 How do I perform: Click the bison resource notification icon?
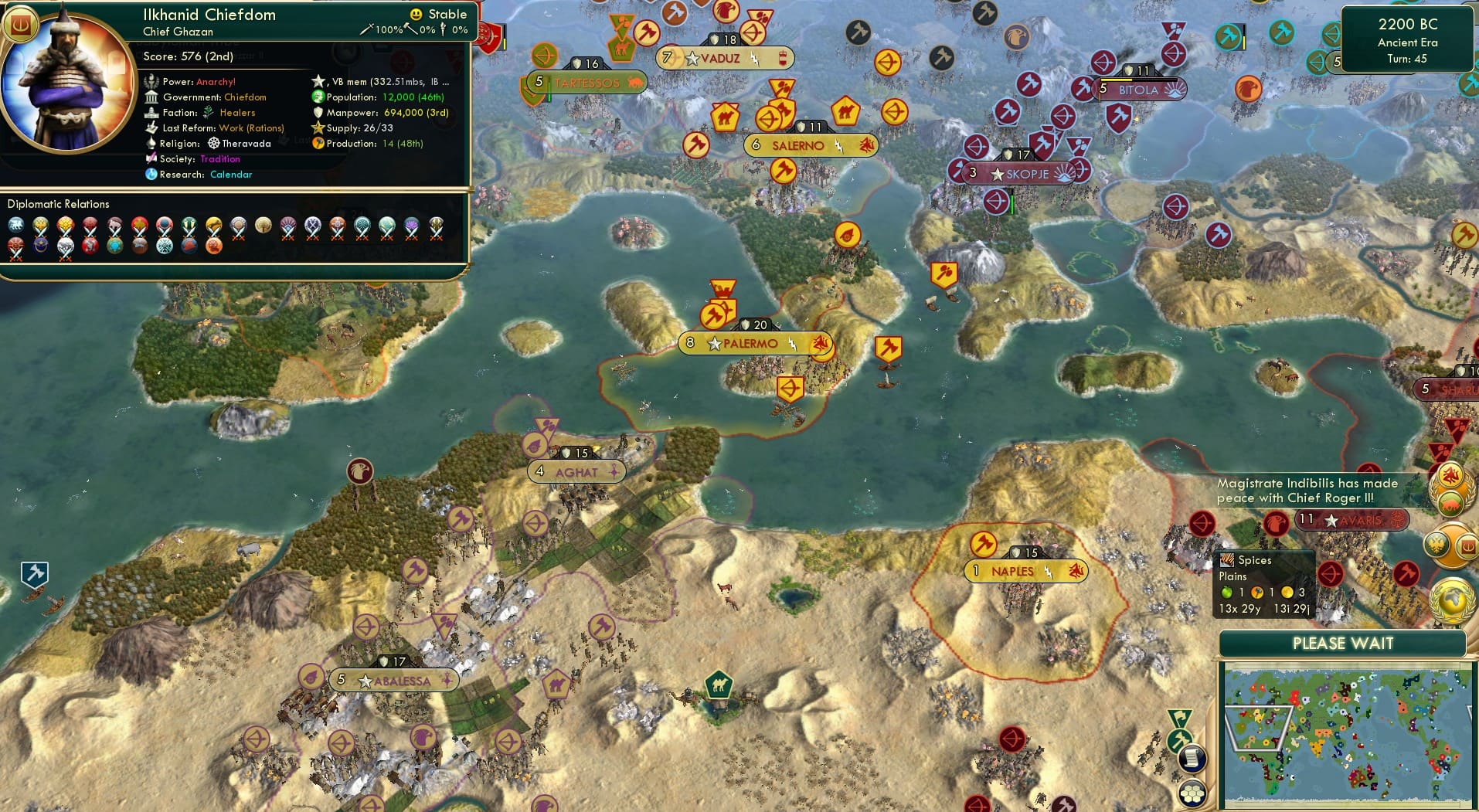click(x=1451, y=501)
